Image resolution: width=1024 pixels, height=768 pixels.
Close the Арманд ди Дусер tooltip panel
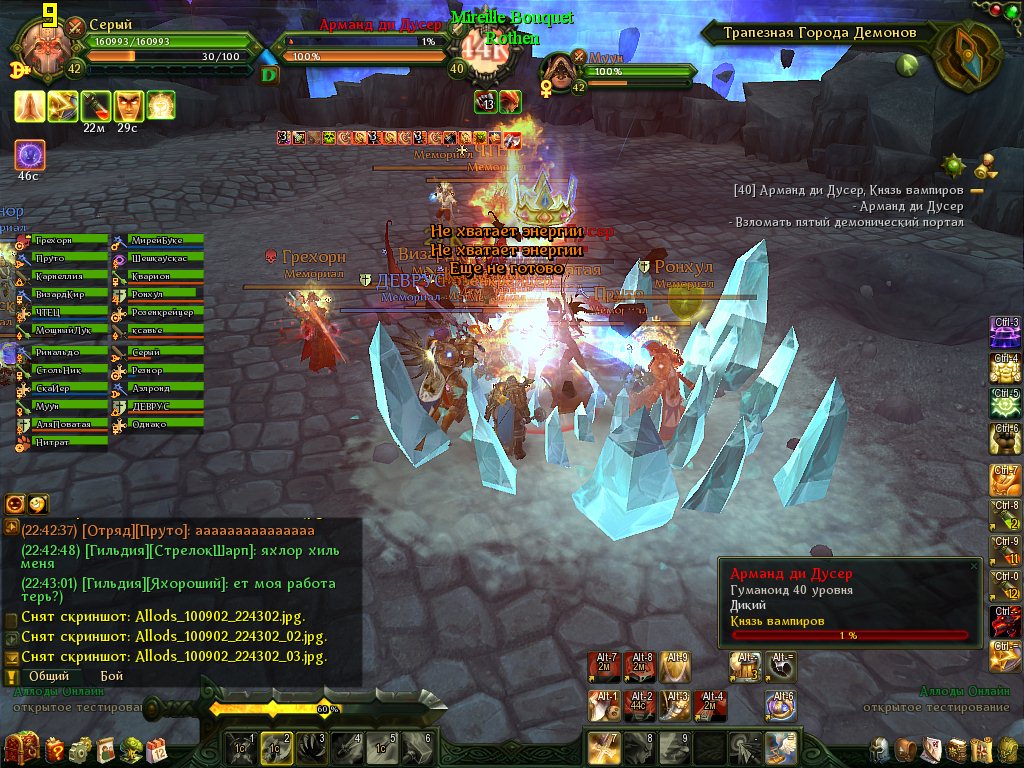point(974,566)
